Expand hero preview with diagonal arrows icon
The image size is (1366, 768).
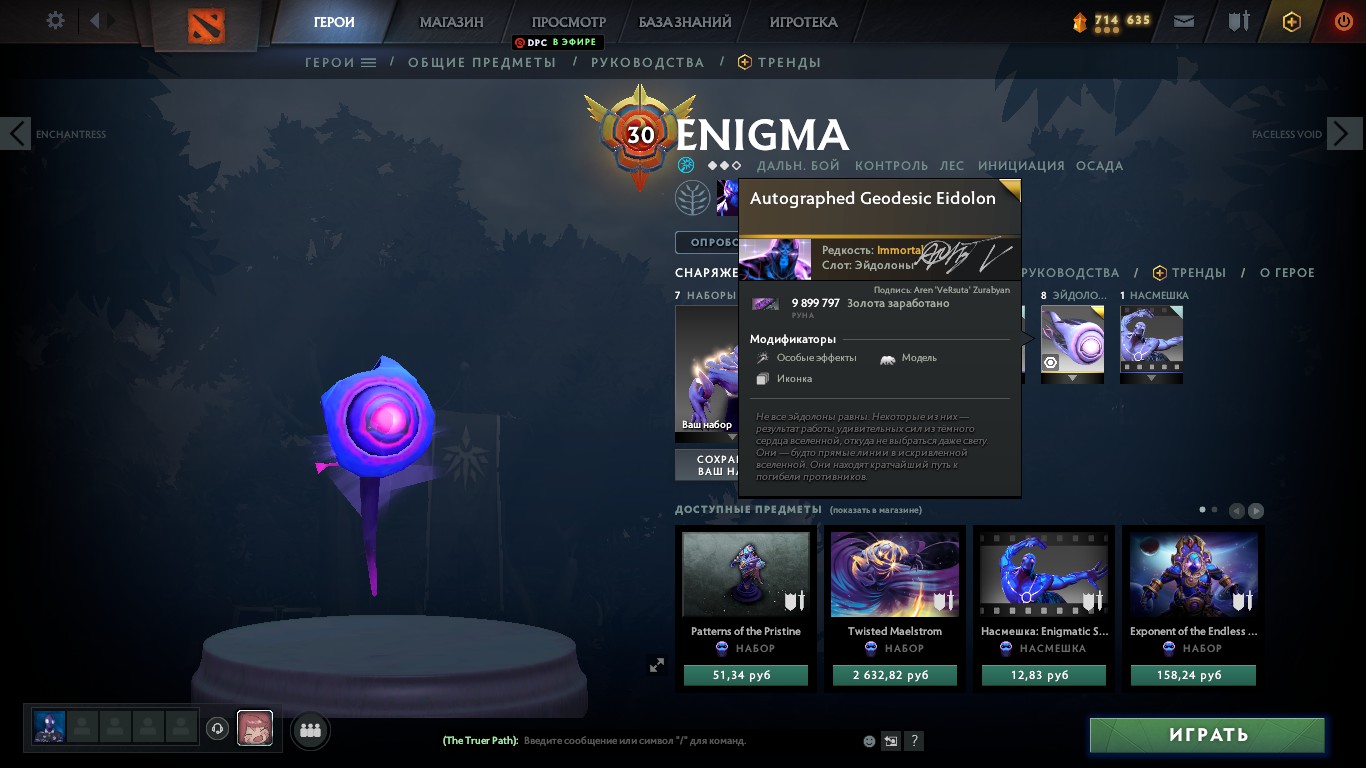657,664
